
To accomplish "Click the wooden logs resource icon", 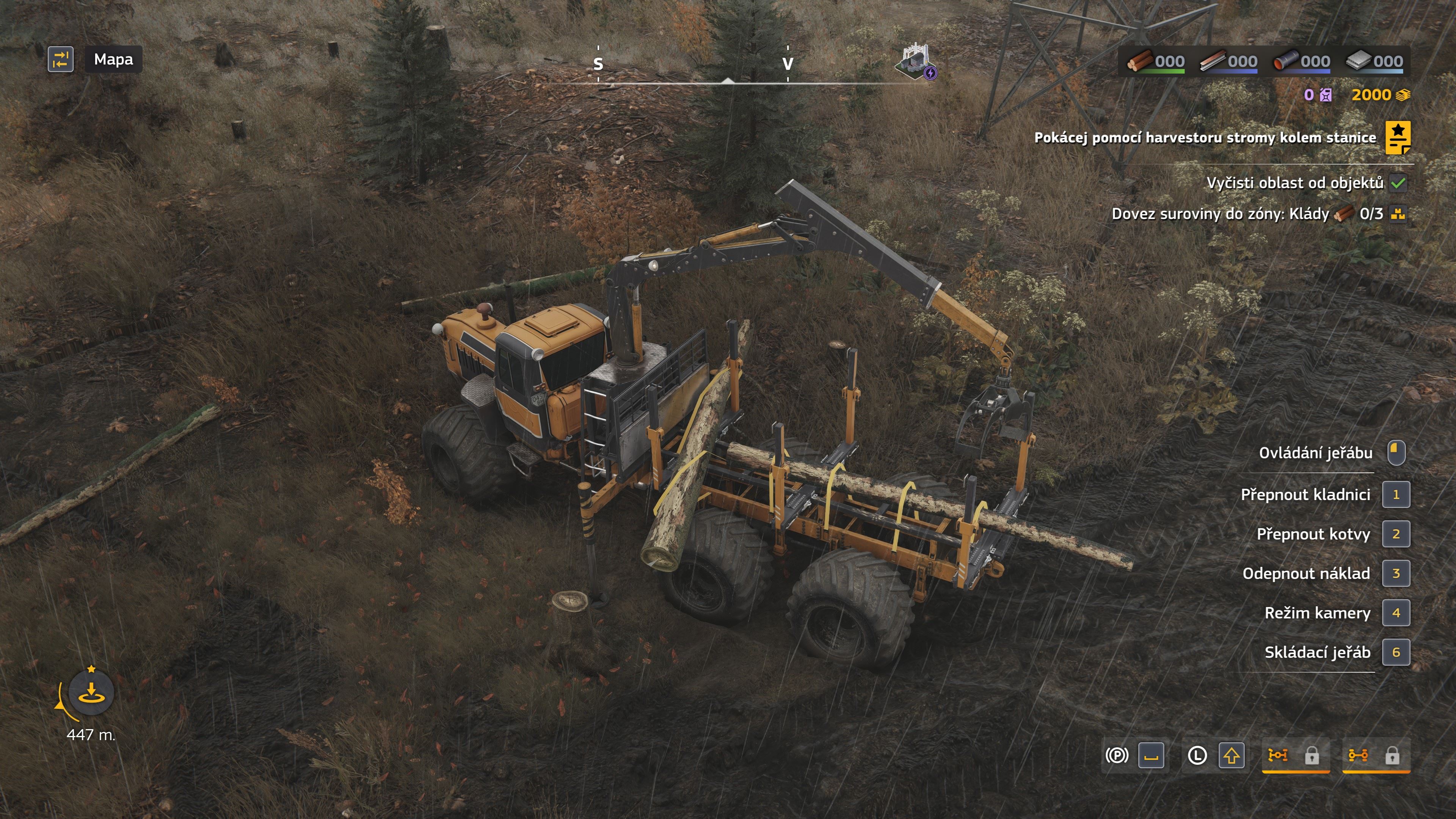I will point(1140,61).
